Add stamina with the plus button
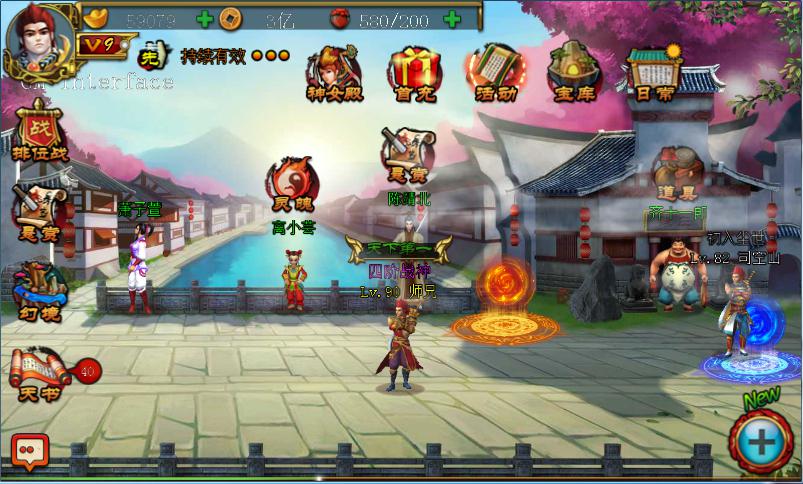The image size is (803, 484). (x=452, y=18)
